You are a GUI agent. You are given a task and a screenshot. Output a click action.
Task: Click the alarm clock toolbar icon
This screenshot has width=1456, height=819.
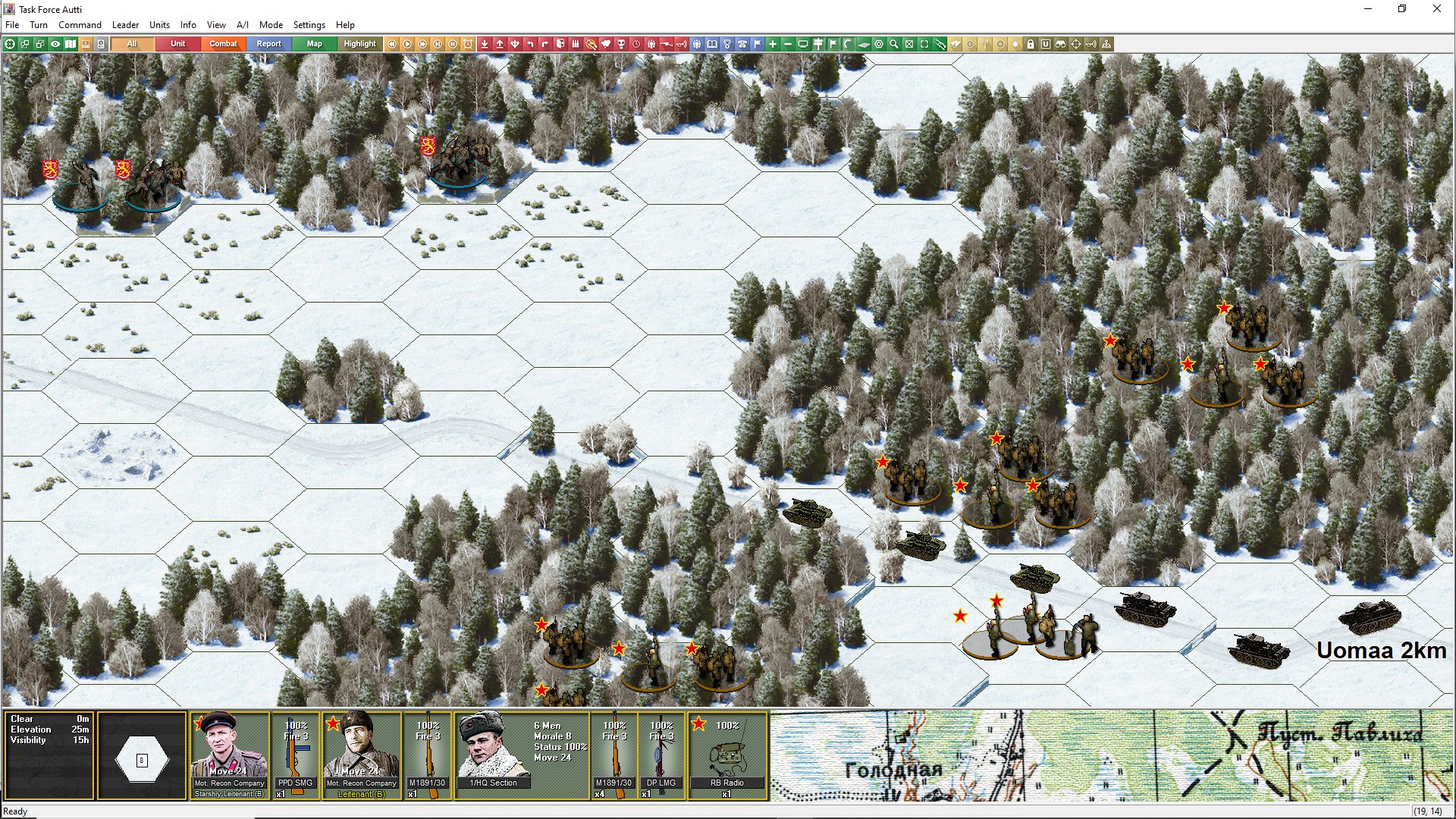(x=468, y=44)
